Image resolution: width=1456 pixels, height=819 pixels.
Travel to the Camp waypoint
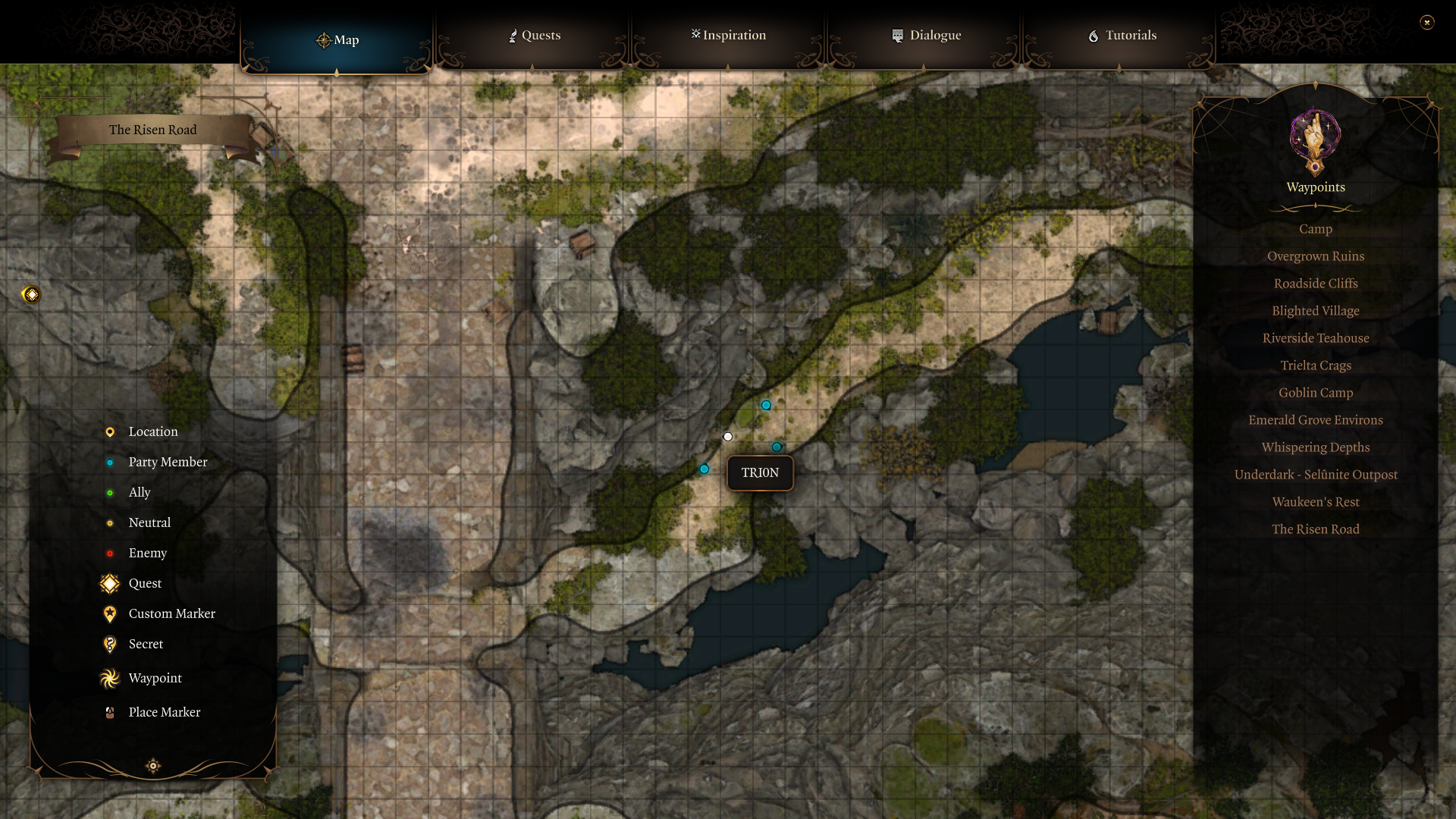click(1315, 229)
